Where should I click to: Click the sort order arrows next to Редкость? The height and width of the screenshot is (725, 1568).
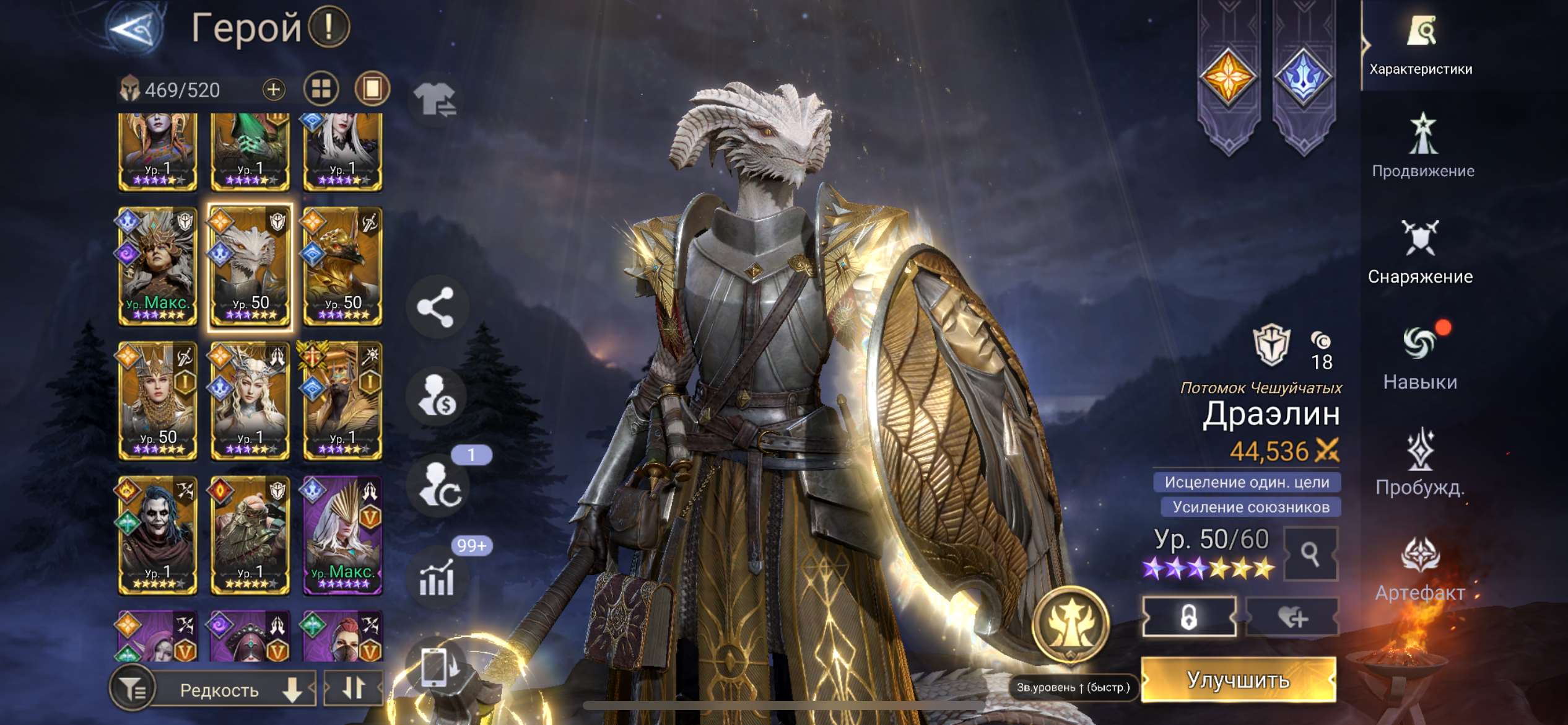[x=354, y=689]
